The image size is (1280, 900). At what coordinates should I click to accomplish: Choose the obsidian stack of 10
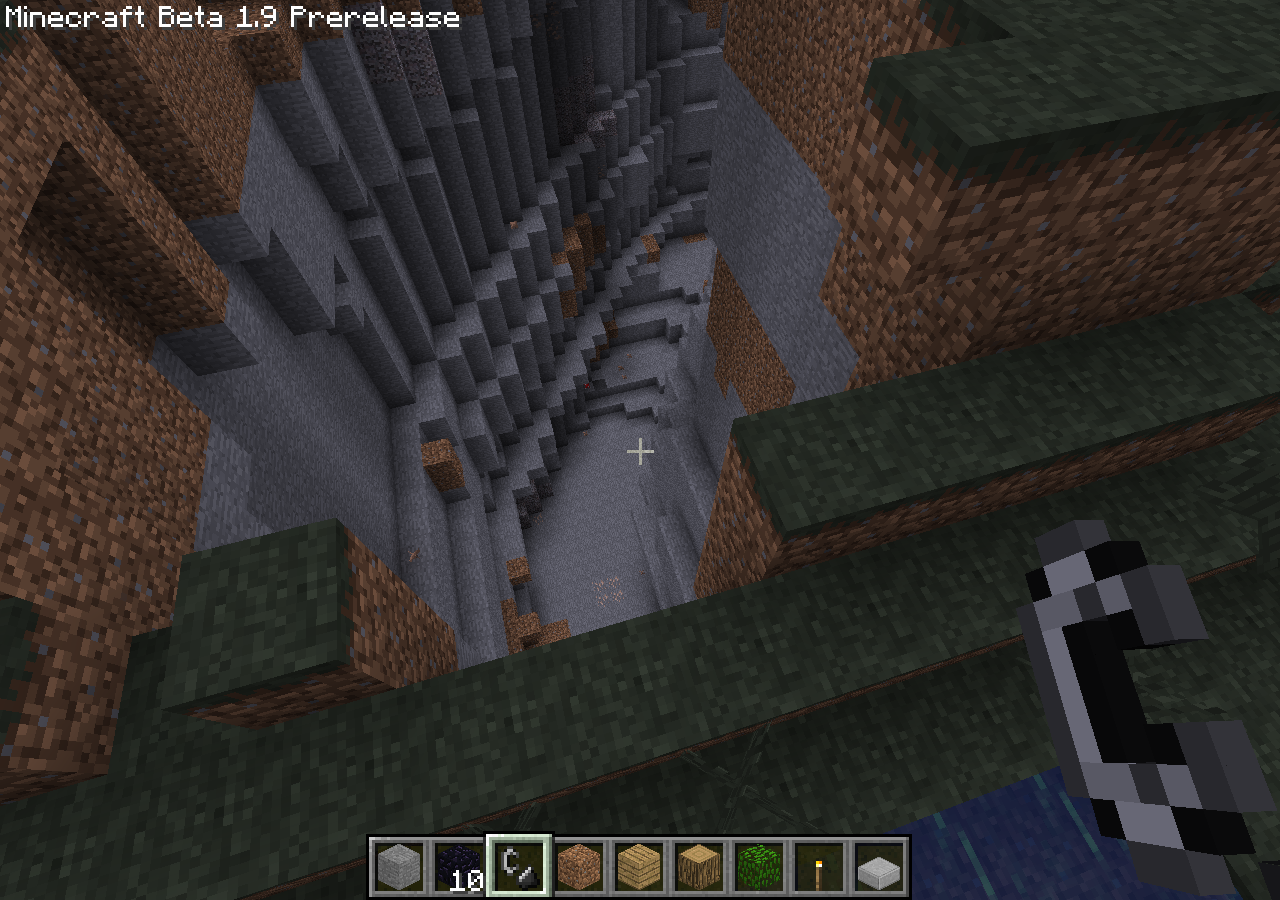coord(459,866)
